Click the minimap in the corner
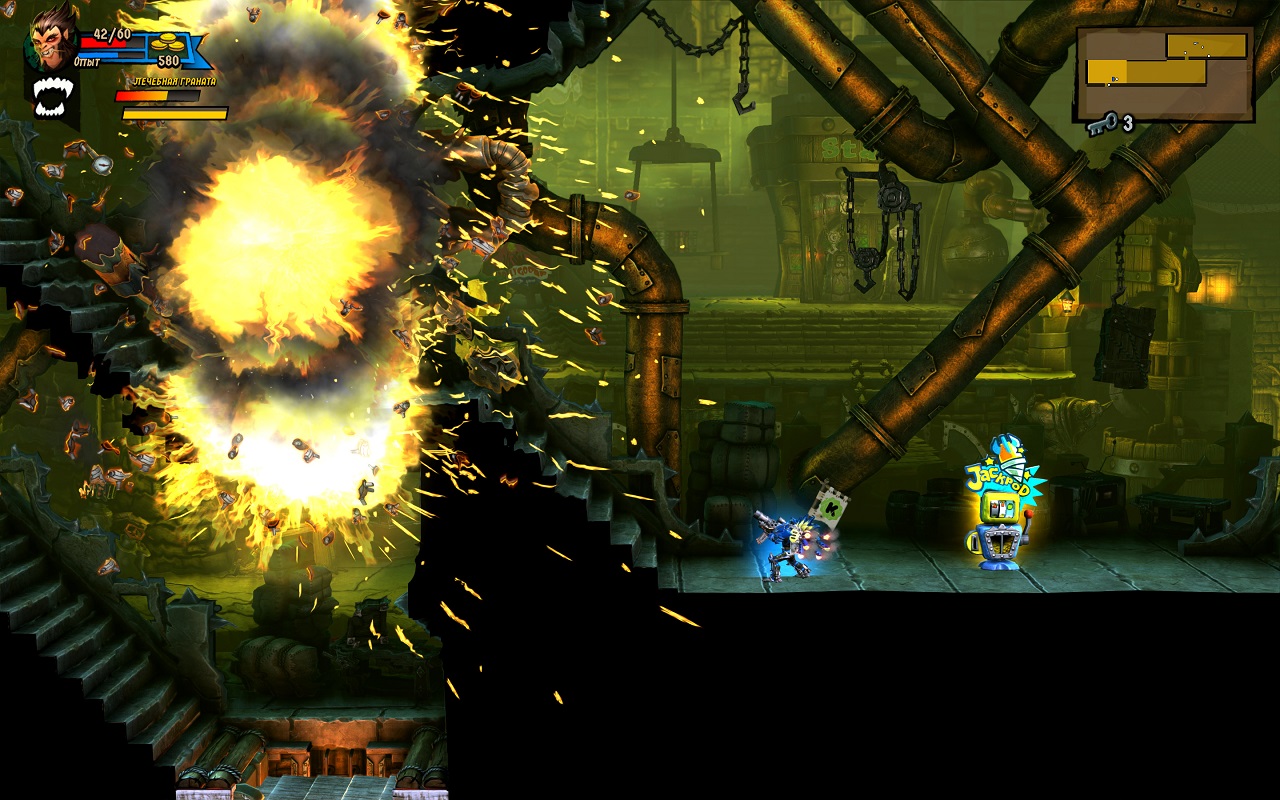Image resolution: width=1280 pixels, height=800 pixels. tap(1164, 73)
